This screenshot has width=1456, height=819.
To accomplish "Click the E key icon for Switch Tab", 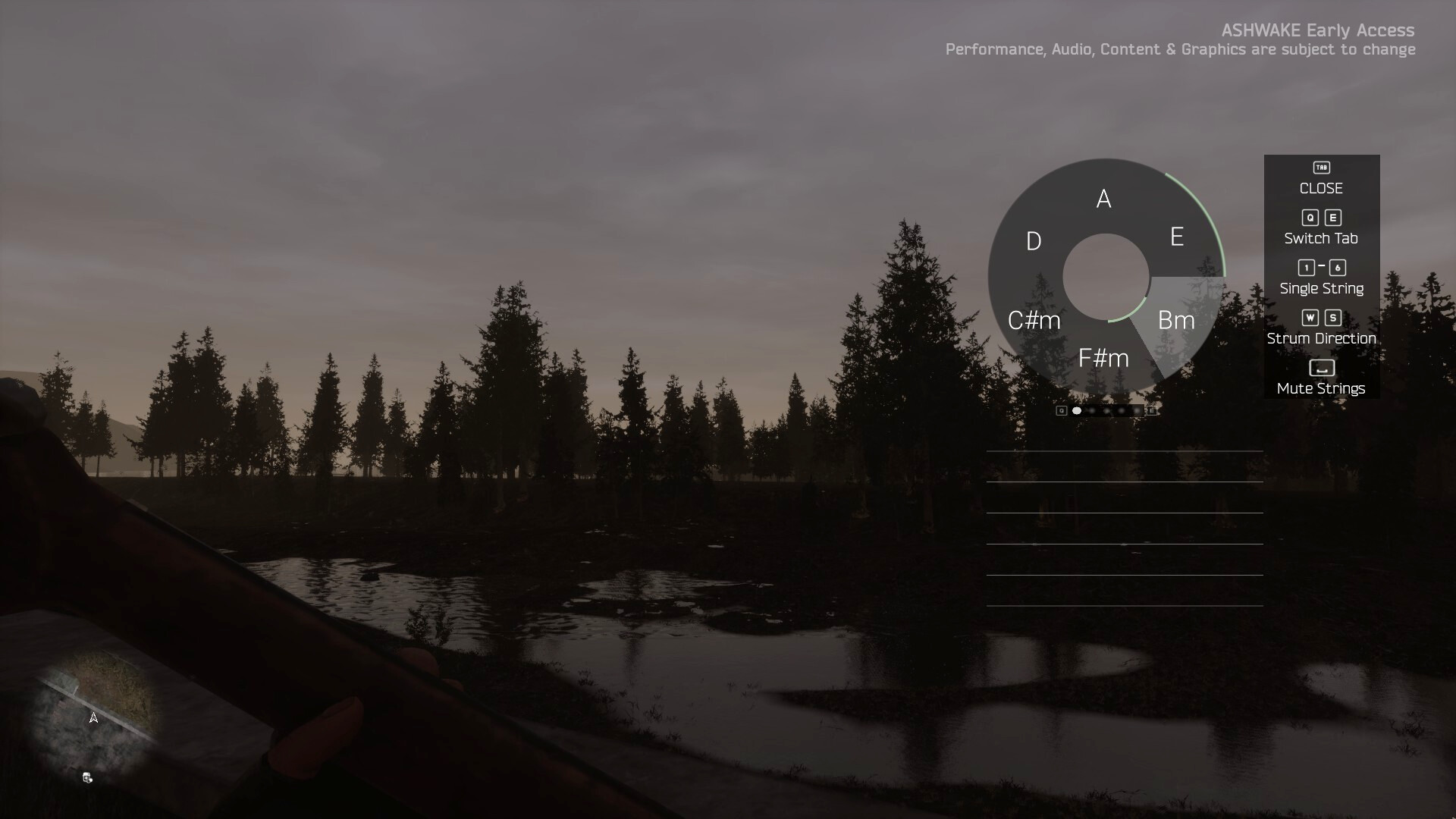I will pos(1333,218).
